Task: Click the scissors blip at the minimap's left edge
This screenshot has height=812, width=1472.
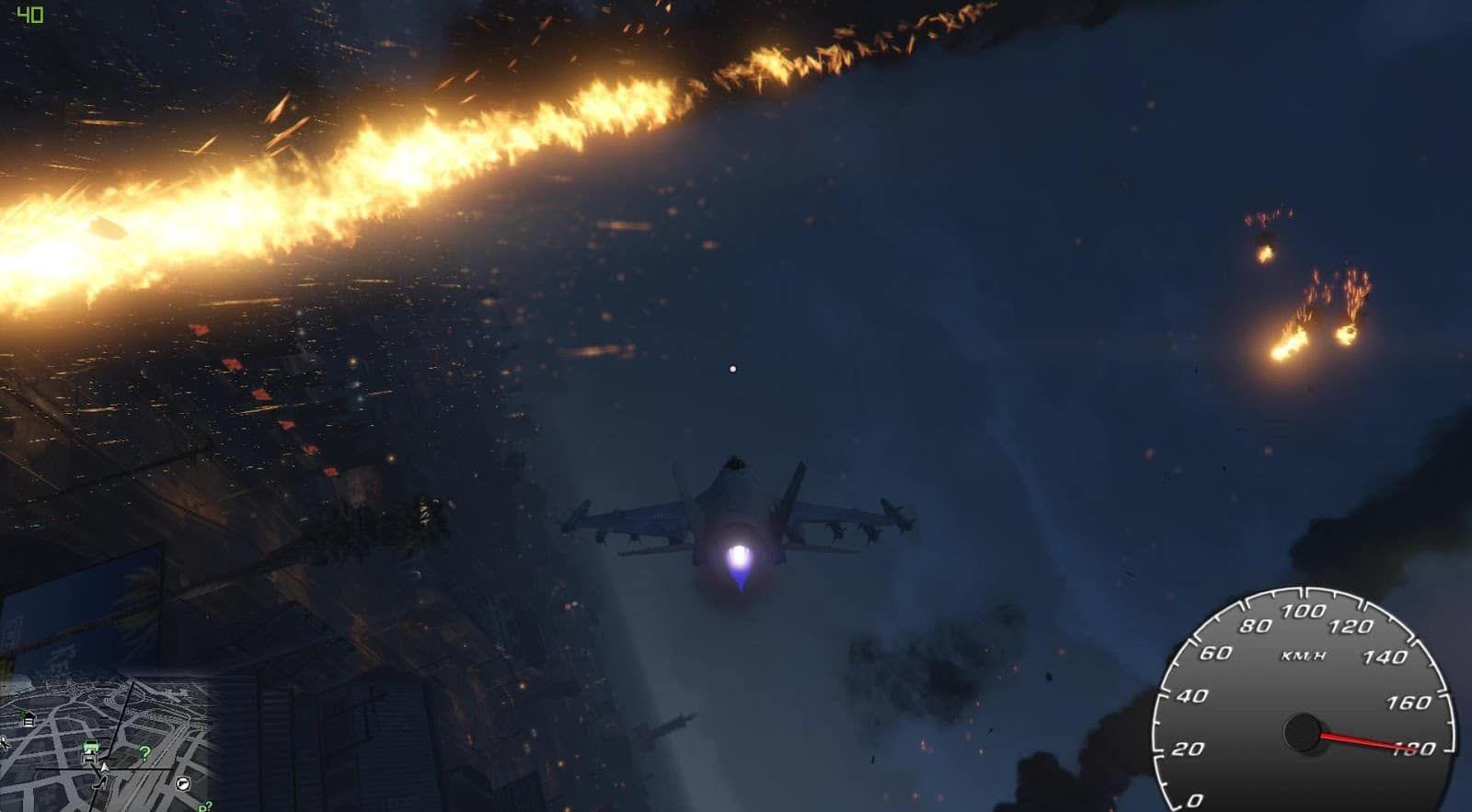Action: click(x=3, y=742)
